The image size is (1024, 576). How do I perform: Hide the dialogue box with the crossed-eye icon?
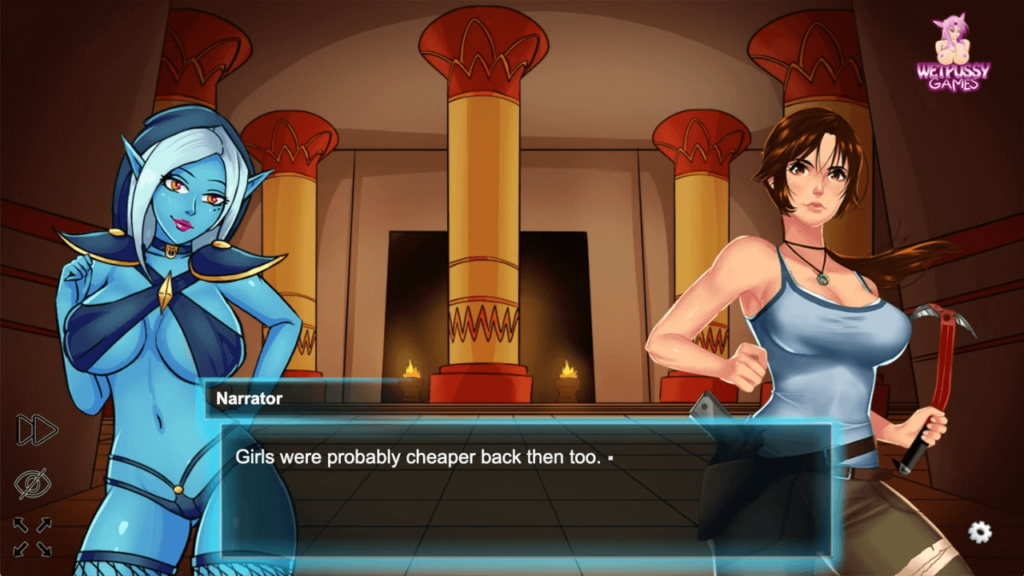click(33, 483)
